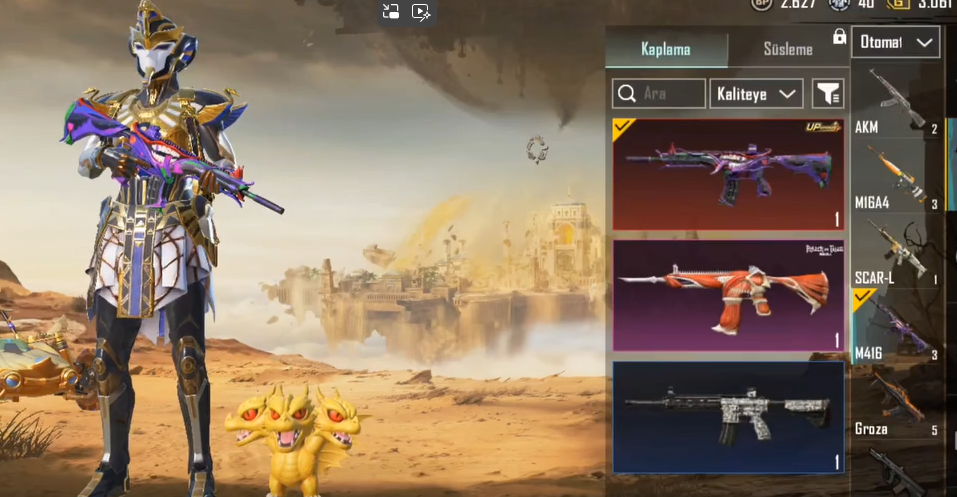The height and width of the screenshot is (497, 957).
Task: Pick the black and silver M416 skin
Action: pyautogui.click(x=729, y=416)
